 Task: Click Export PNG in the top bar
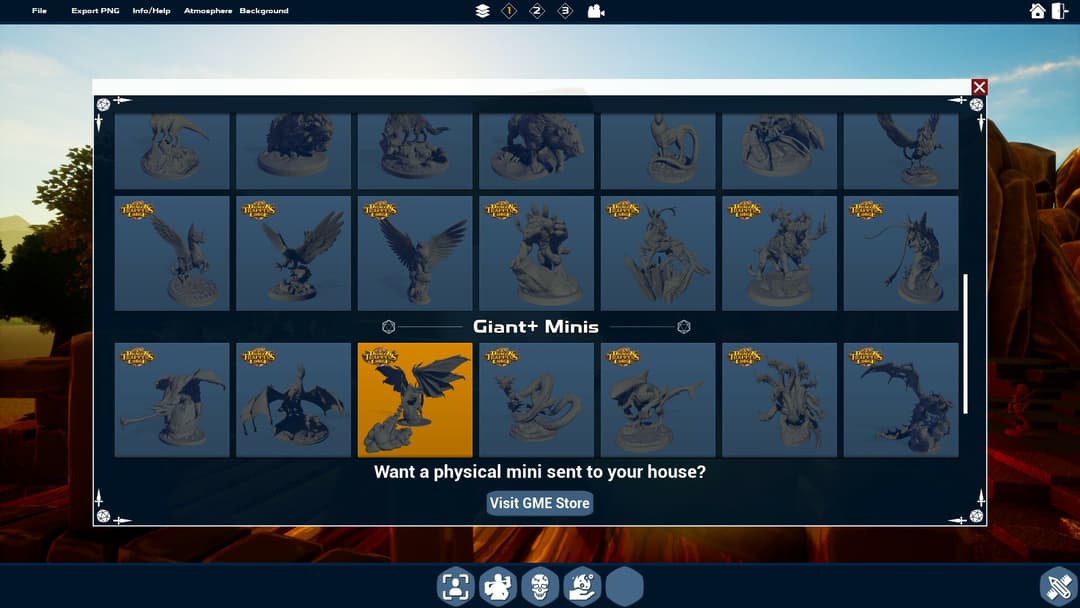coord(95,11)
